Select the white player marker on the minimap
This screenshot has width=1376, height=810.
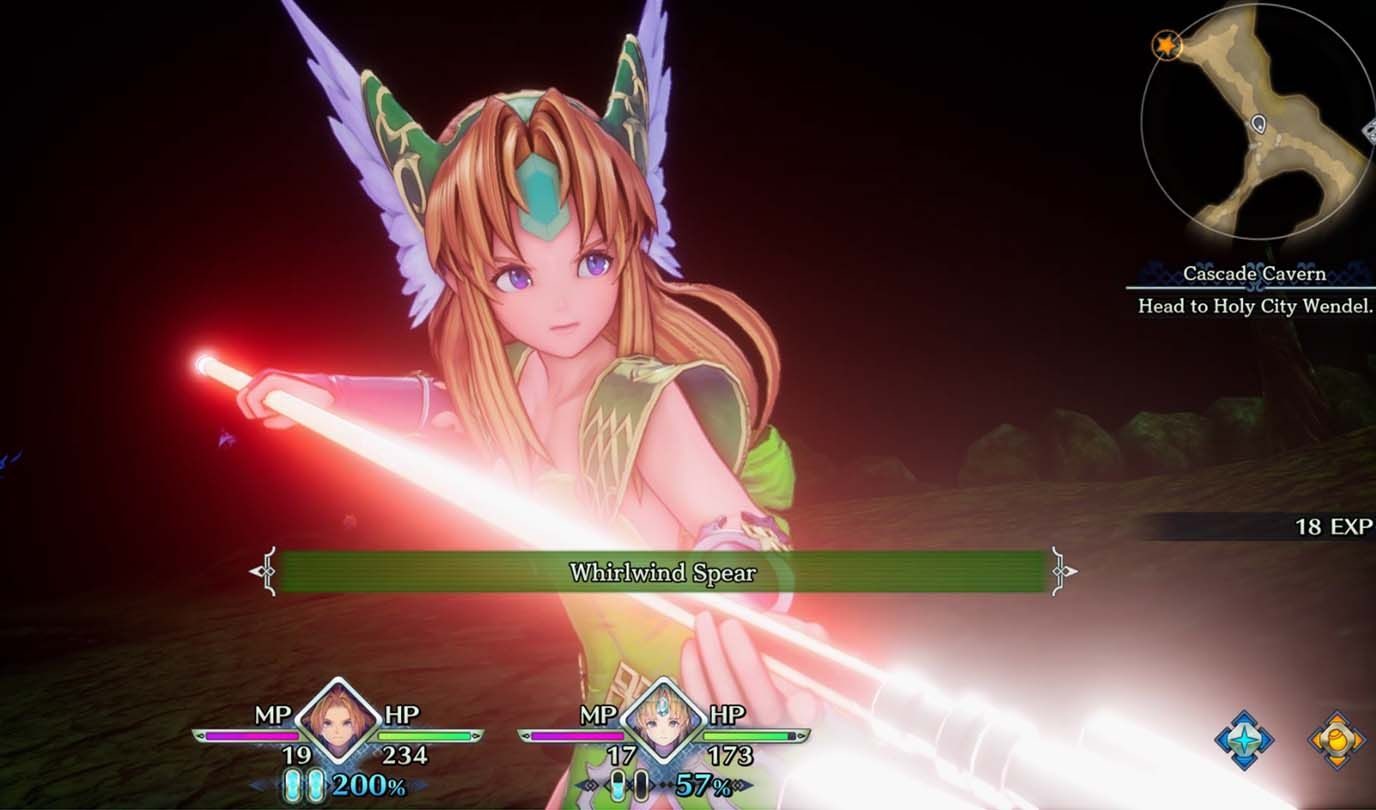[x=1259, y=124]
